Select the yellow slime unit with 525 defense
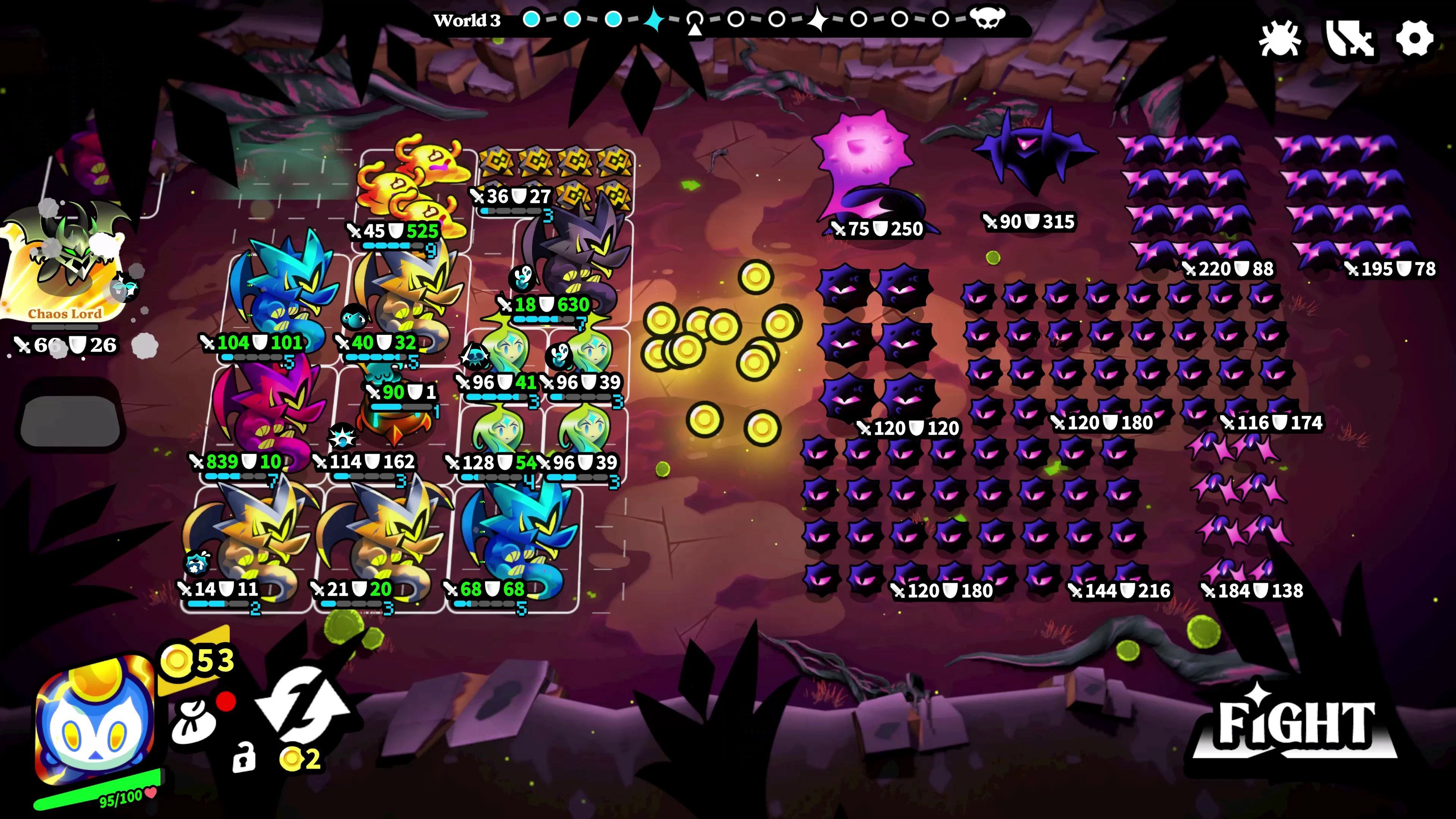 pyautogui.click(x=413, y=187)
